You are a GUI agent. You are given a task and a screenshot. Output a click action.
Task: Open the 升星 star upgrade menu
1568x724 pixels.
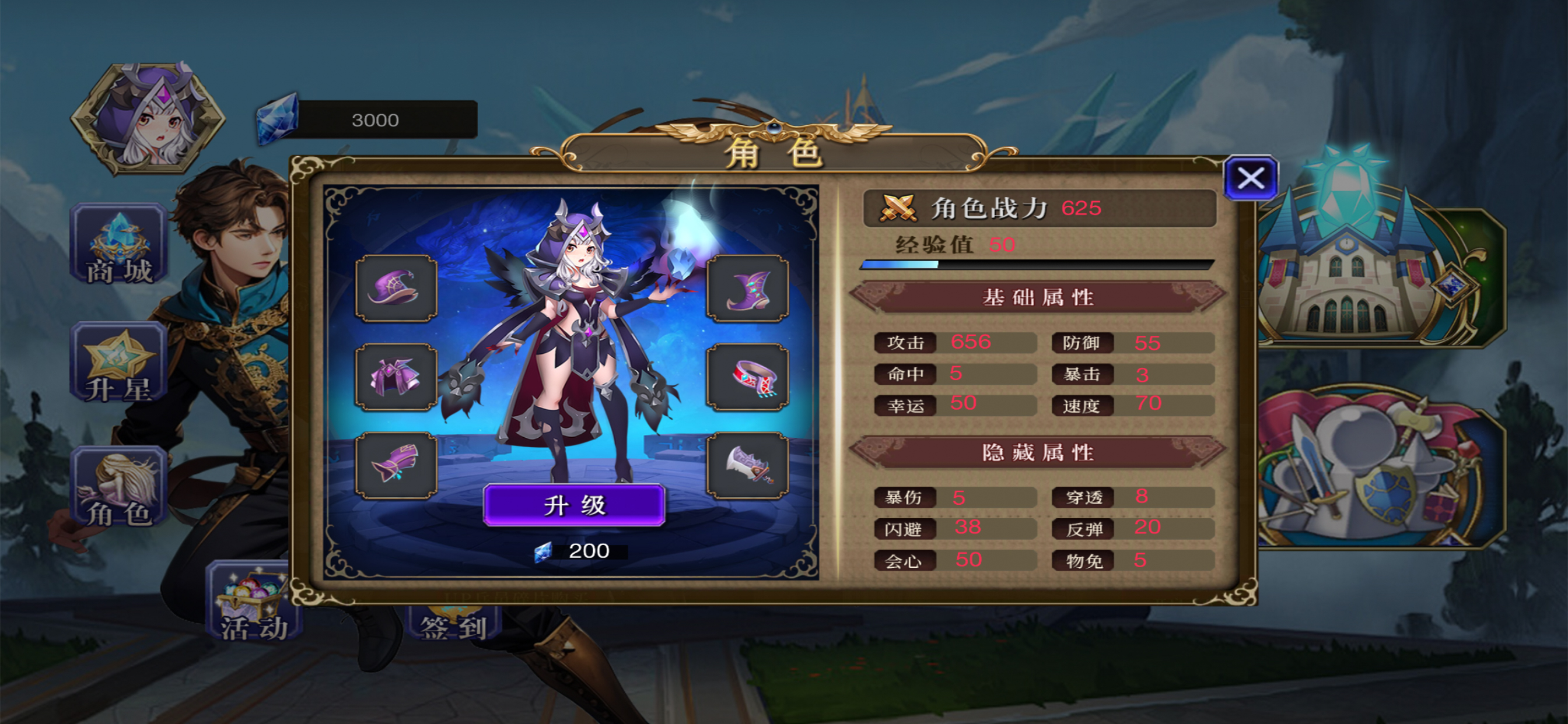[120, 363]
